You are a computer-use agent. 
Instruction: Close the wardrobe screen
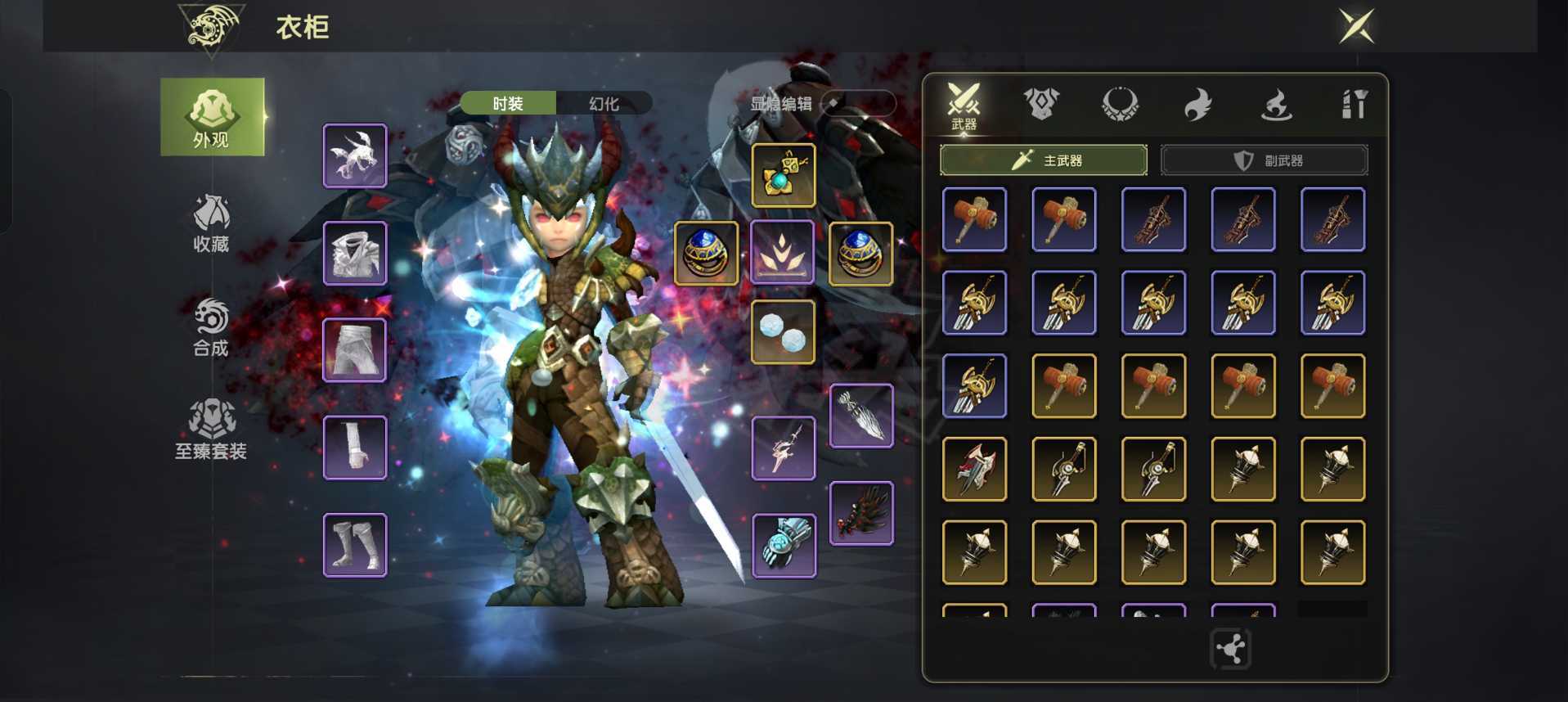click(1356, 26)
